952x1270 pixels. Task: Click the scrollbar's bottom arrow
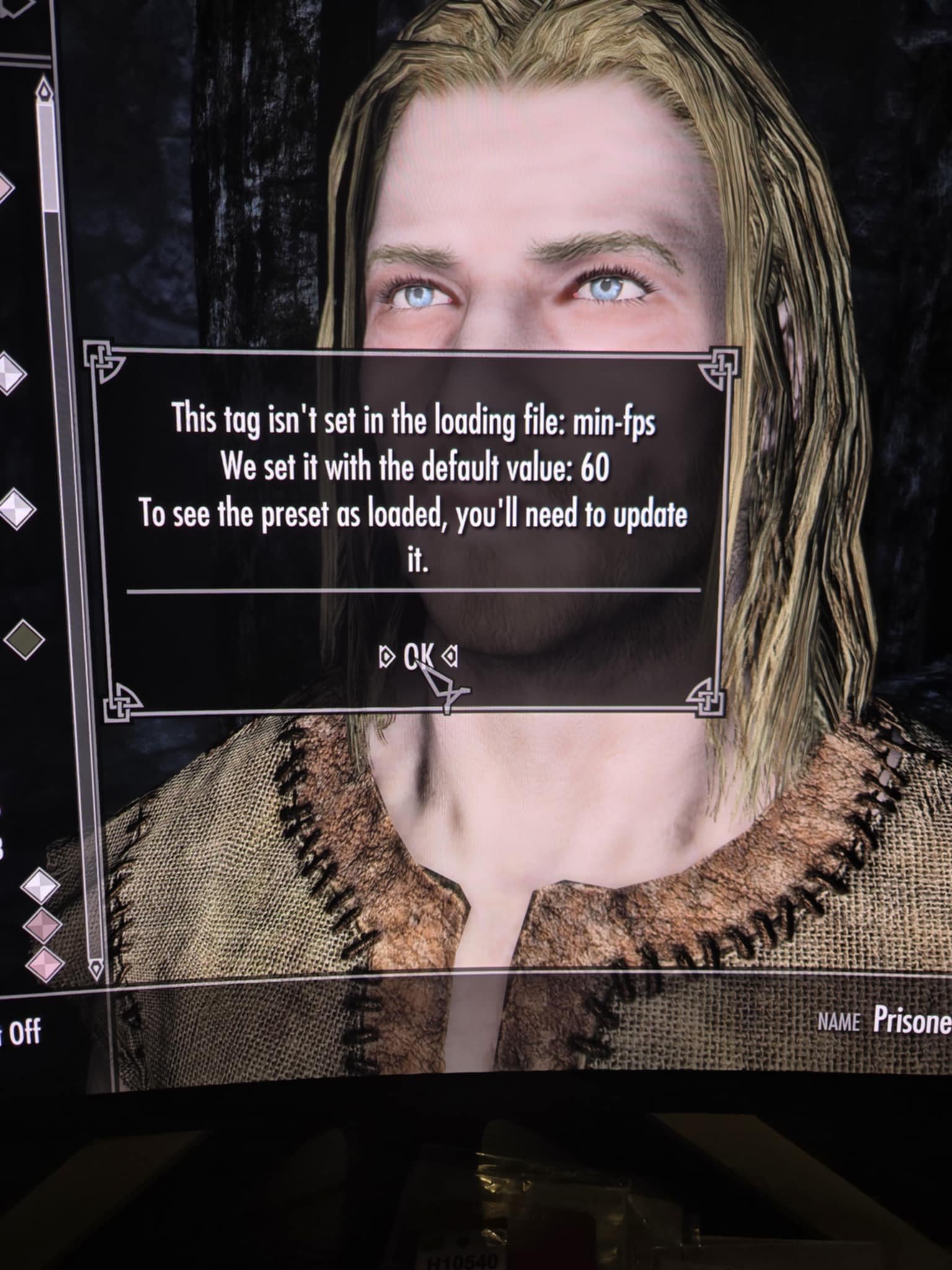click(x=95, y=968)
